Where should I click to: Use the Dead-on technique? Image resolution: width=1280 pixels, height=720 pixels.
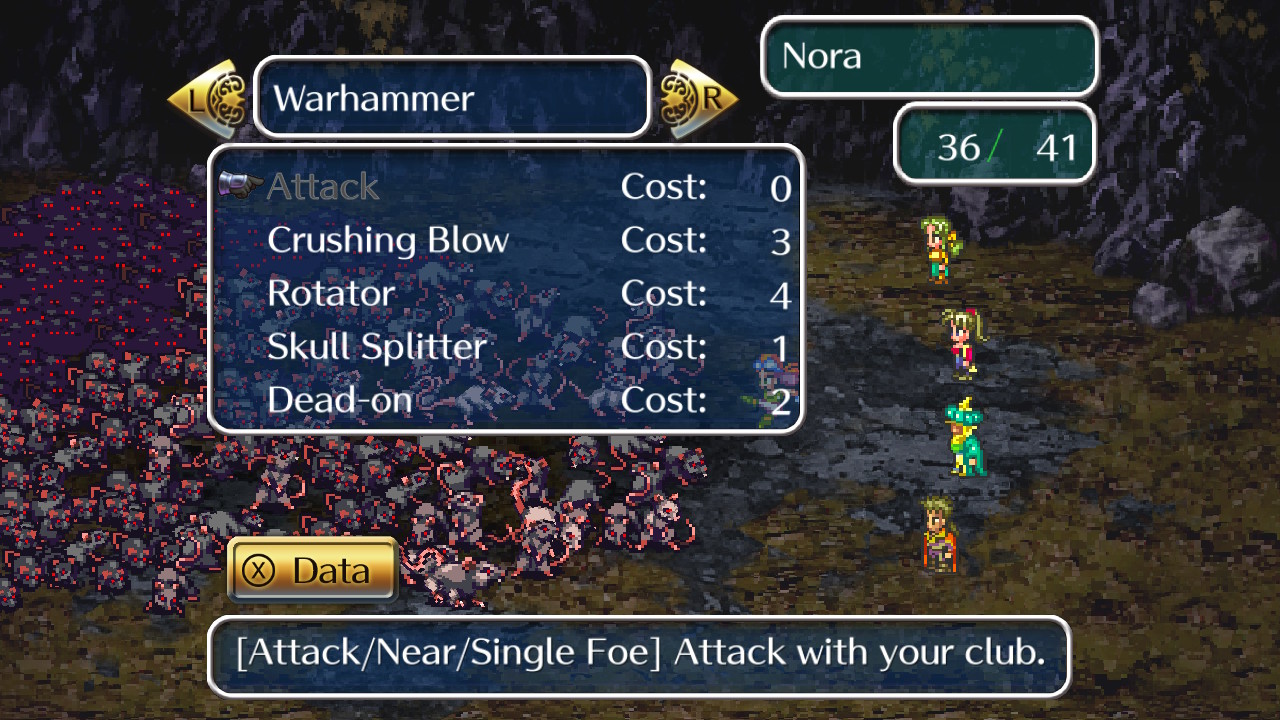(340, 400)
